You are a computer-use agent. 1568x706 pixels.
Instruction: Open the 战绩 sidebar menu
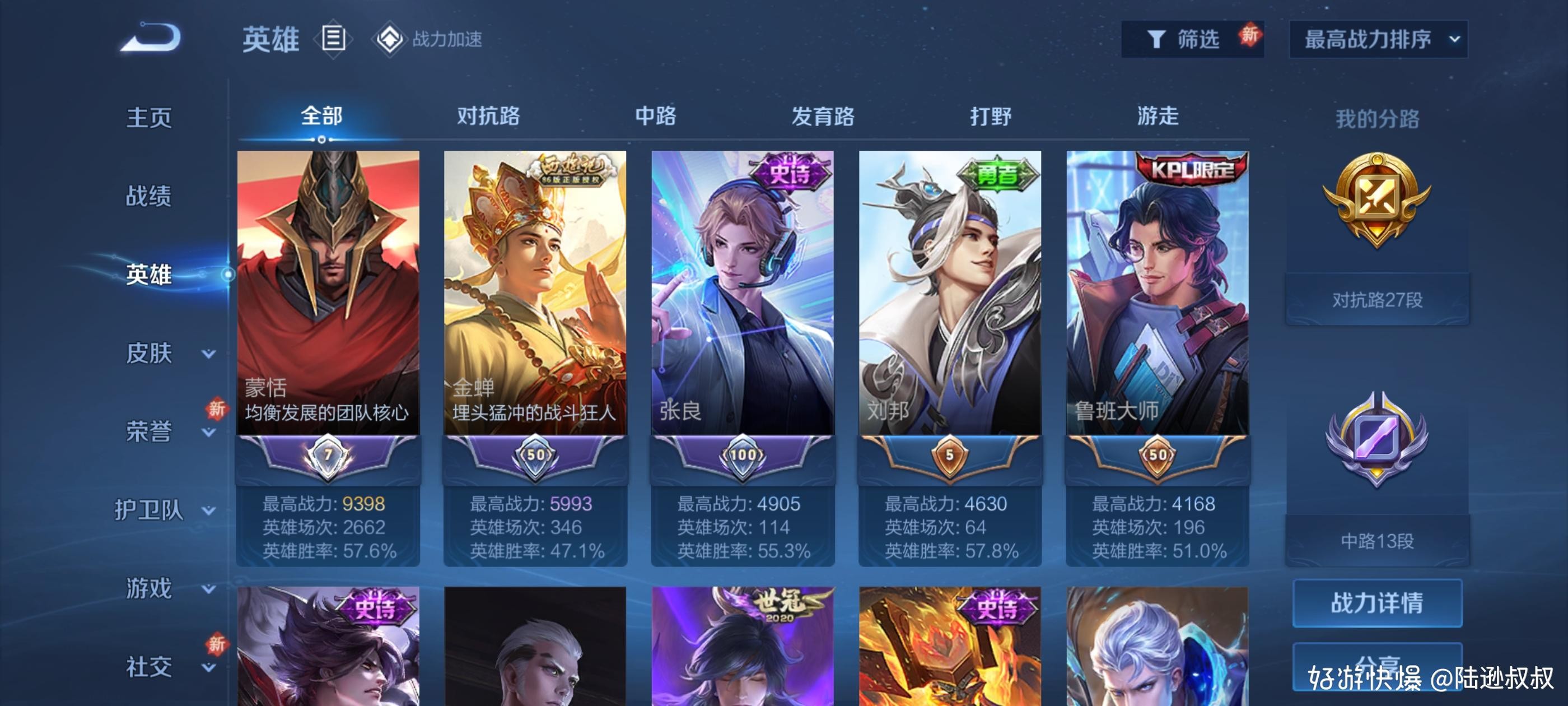point(148,196)
